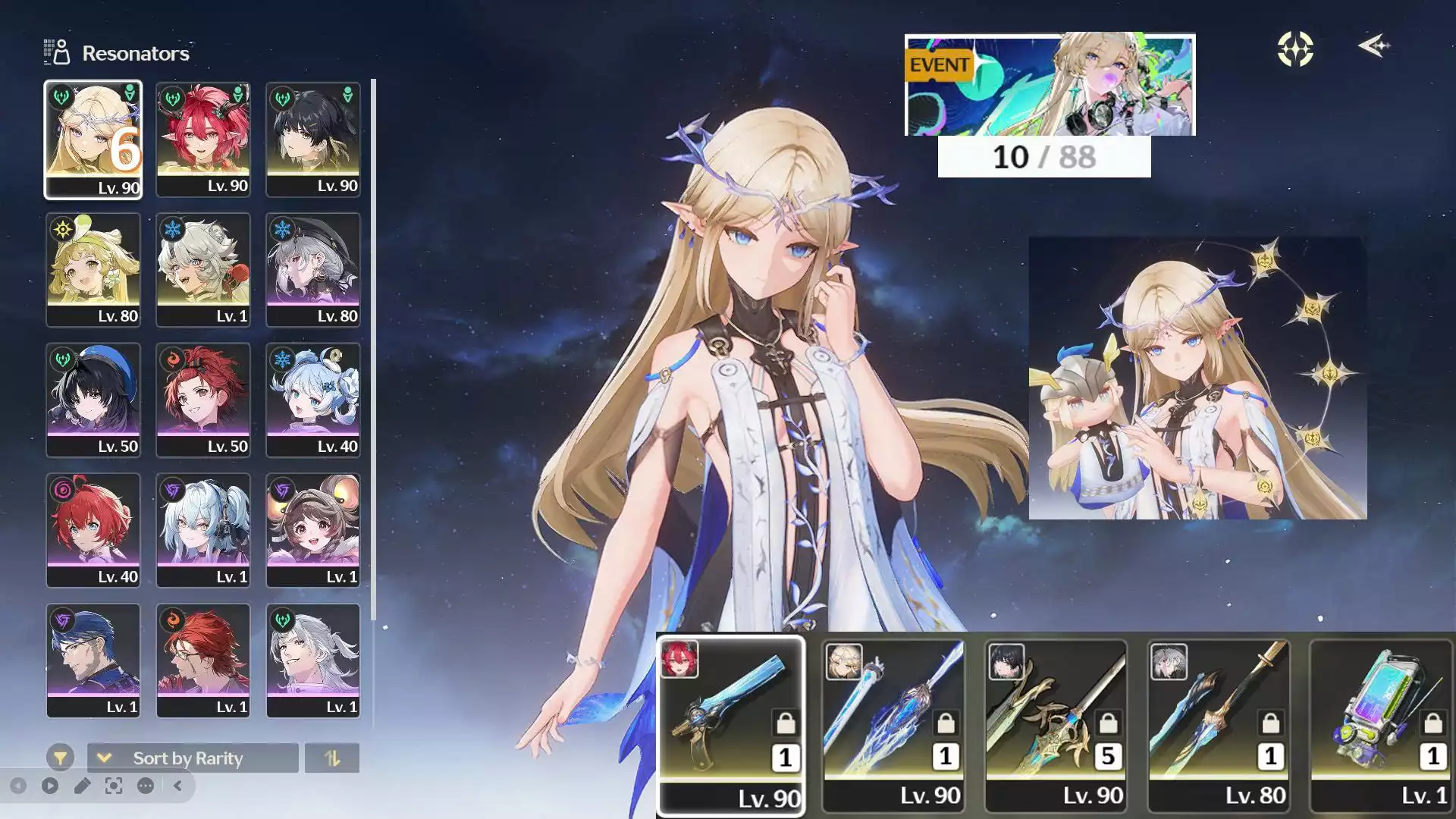Open the yellow funnel filter button

[x=60, y=758]
